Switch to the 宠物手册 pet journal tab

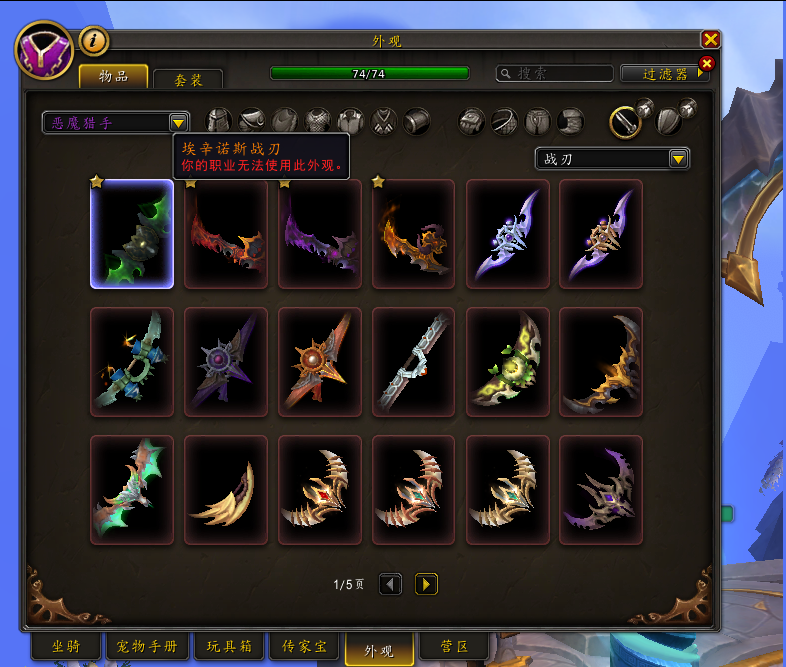click(147, 647)
